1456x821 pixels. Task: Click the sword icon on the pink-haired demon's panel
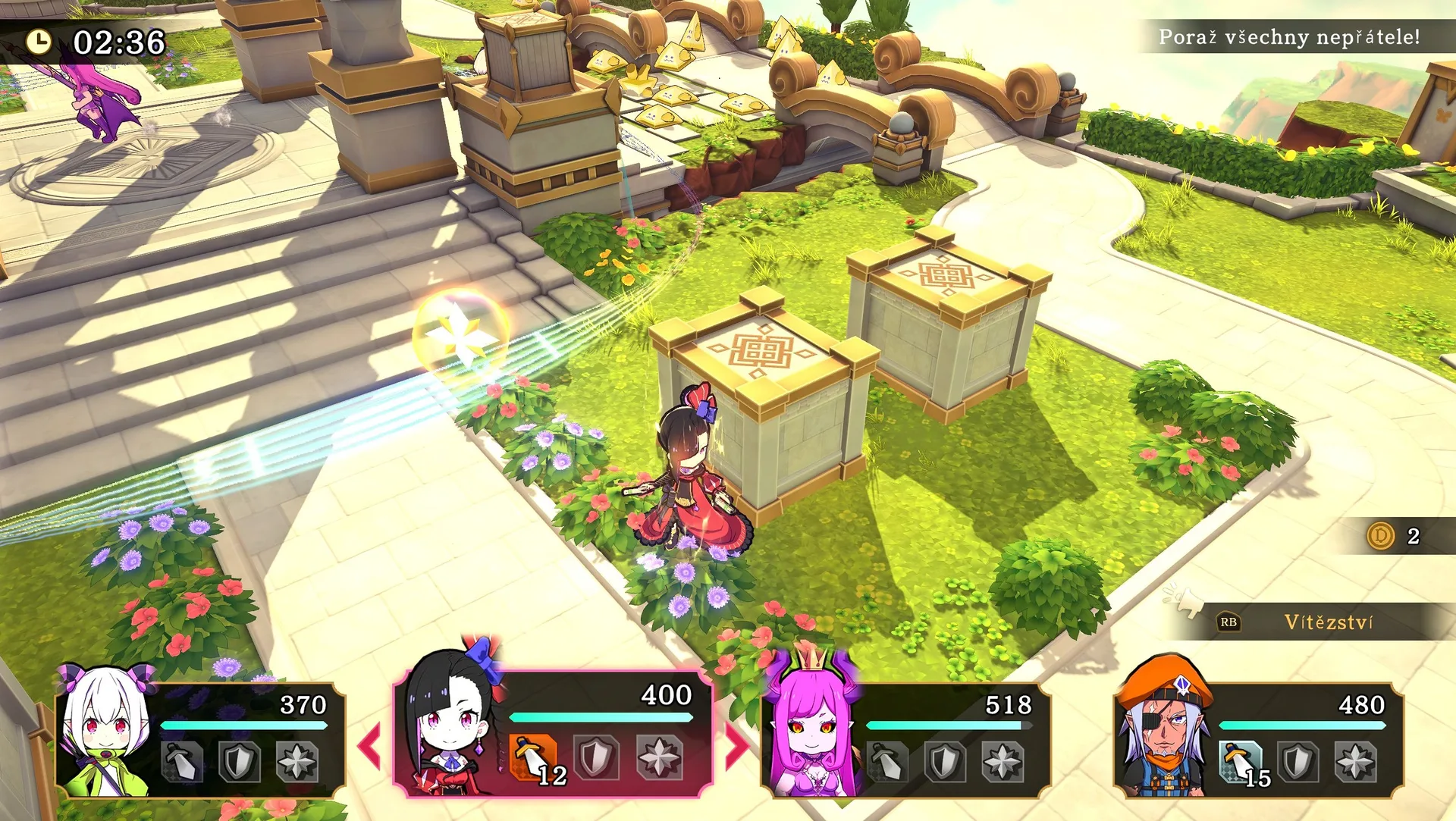click(887, 761)
